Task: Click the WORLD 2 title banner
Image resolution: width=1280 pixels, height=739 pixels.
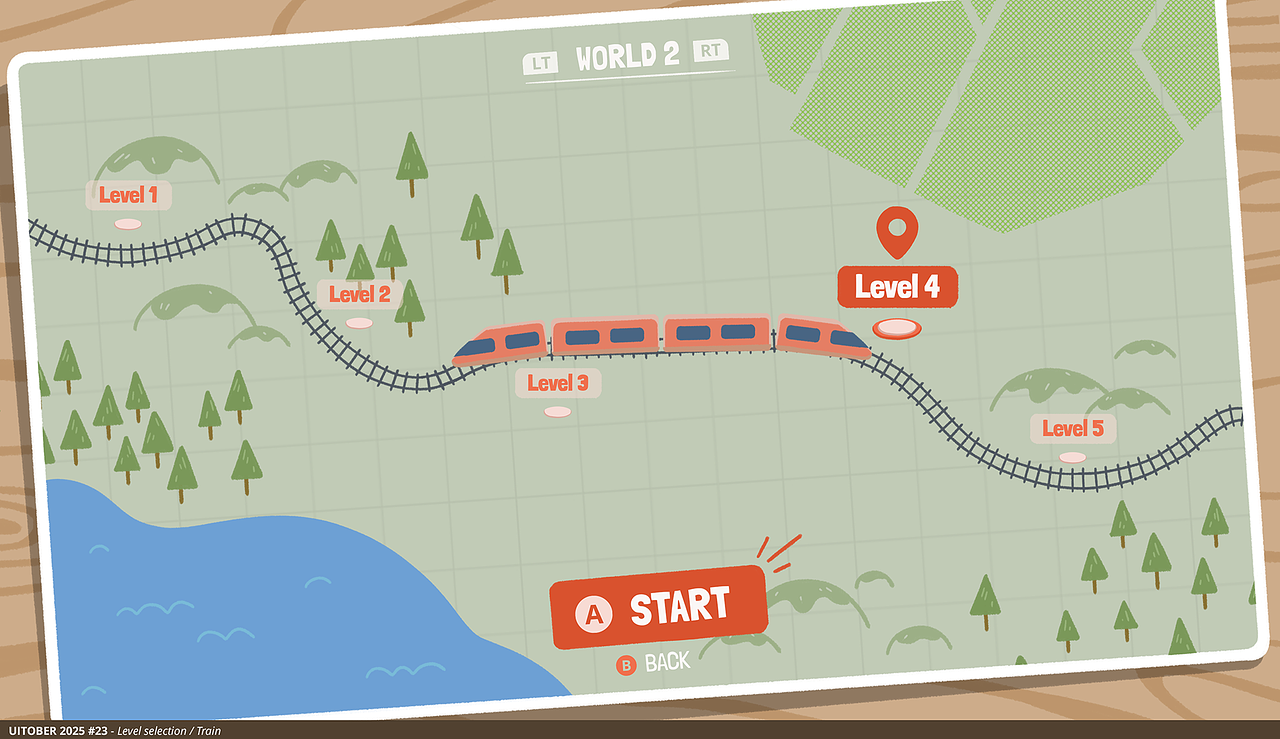Action: click(626, 55)
